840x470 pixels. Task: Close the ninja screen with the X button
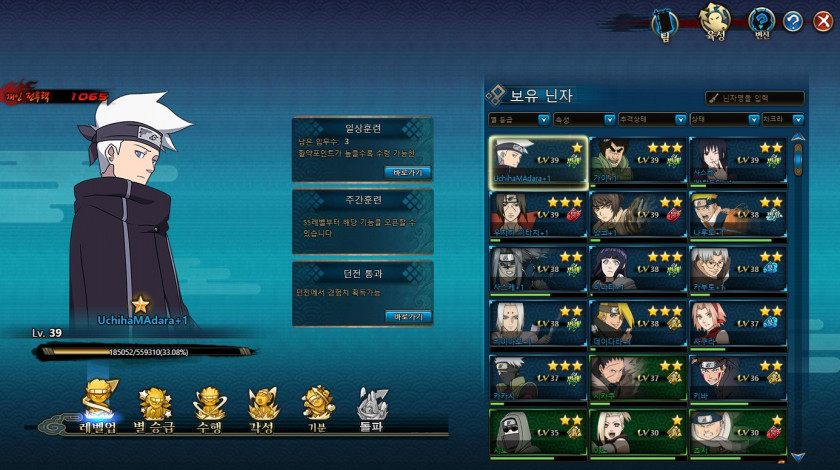[823, 21]
